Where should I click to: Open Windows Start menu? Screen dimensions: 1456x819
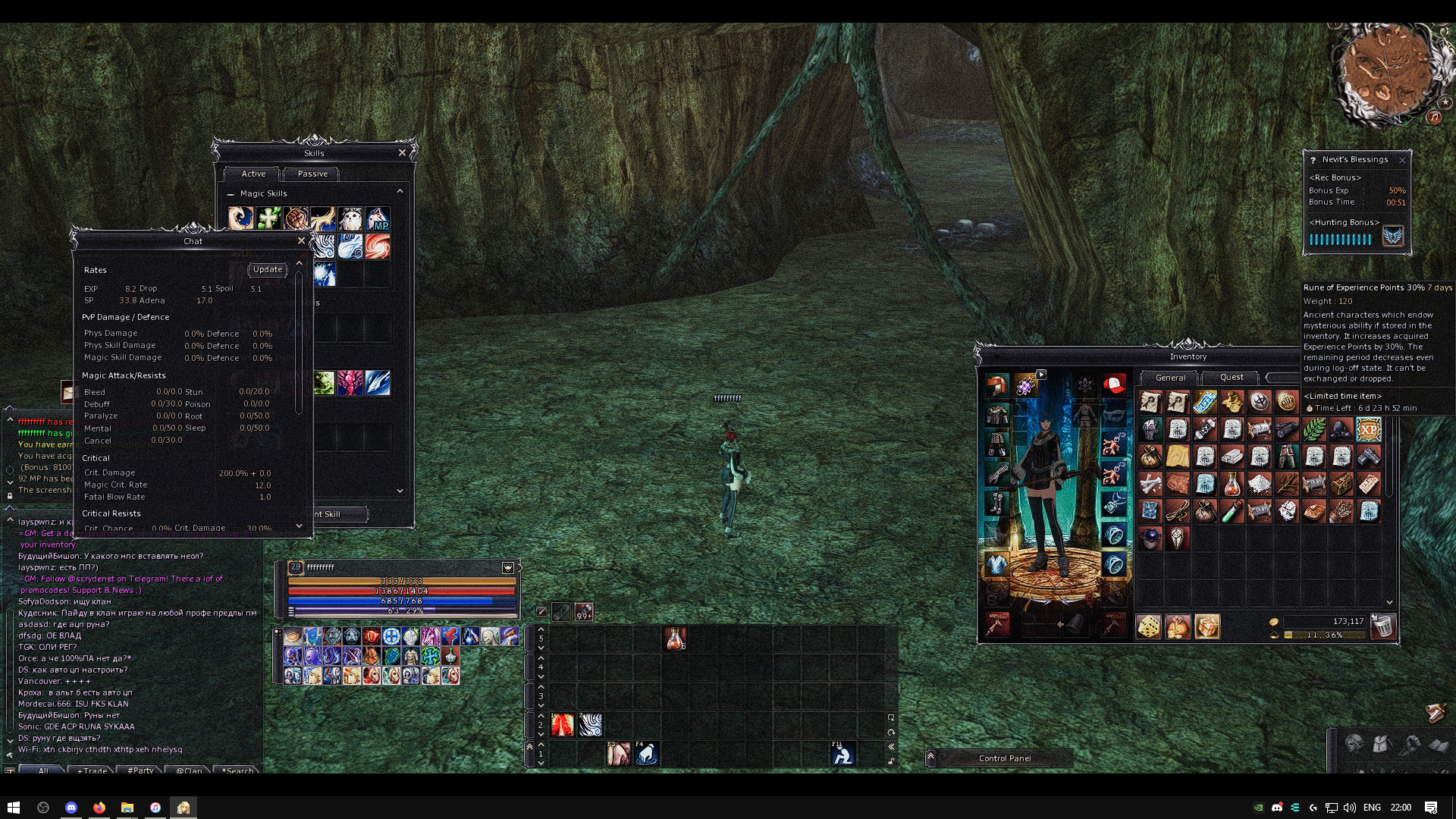click(x=13, y=808)
